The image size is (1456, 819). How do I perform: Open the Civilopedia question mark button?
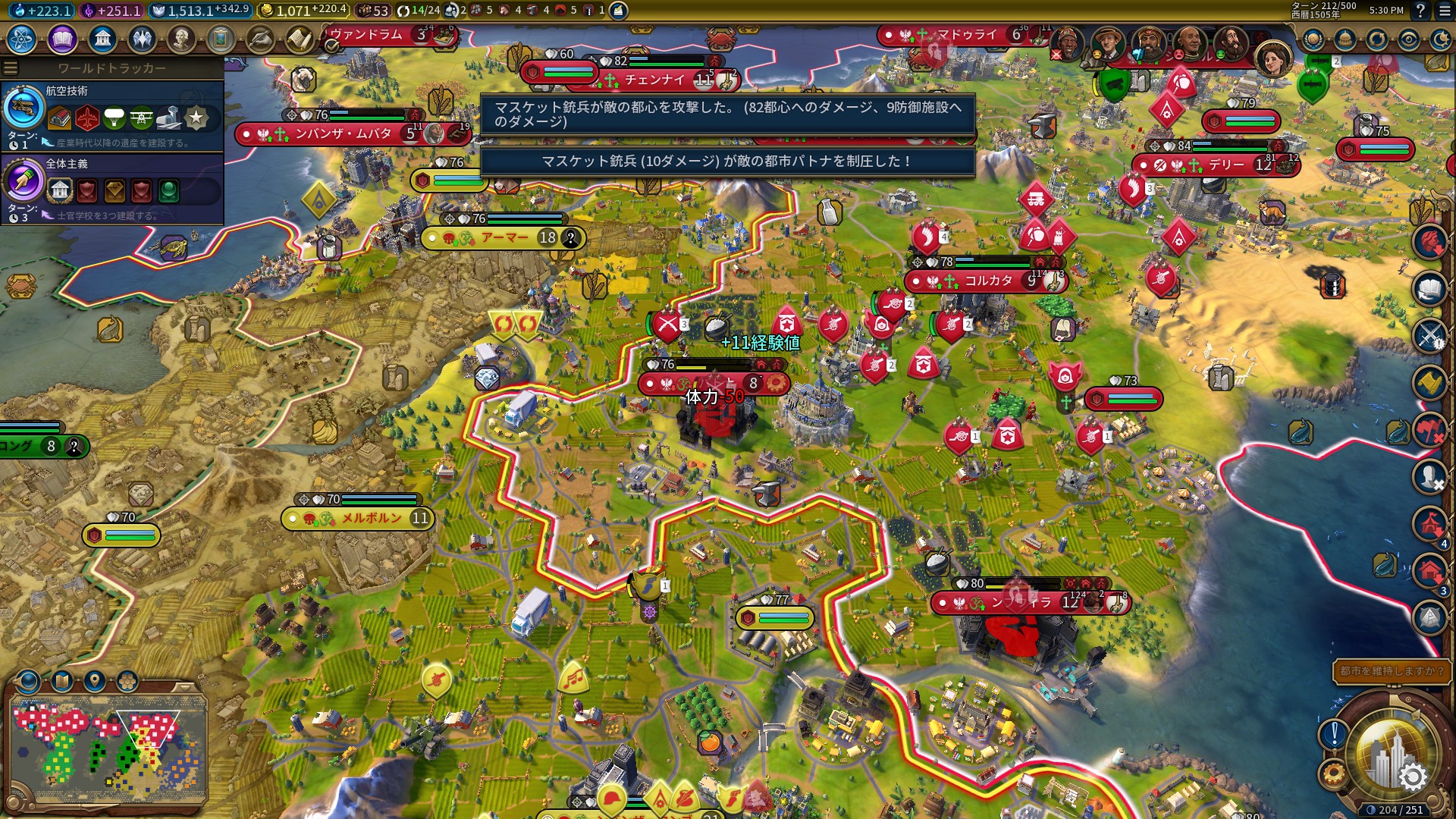[x=1420, y=11]
